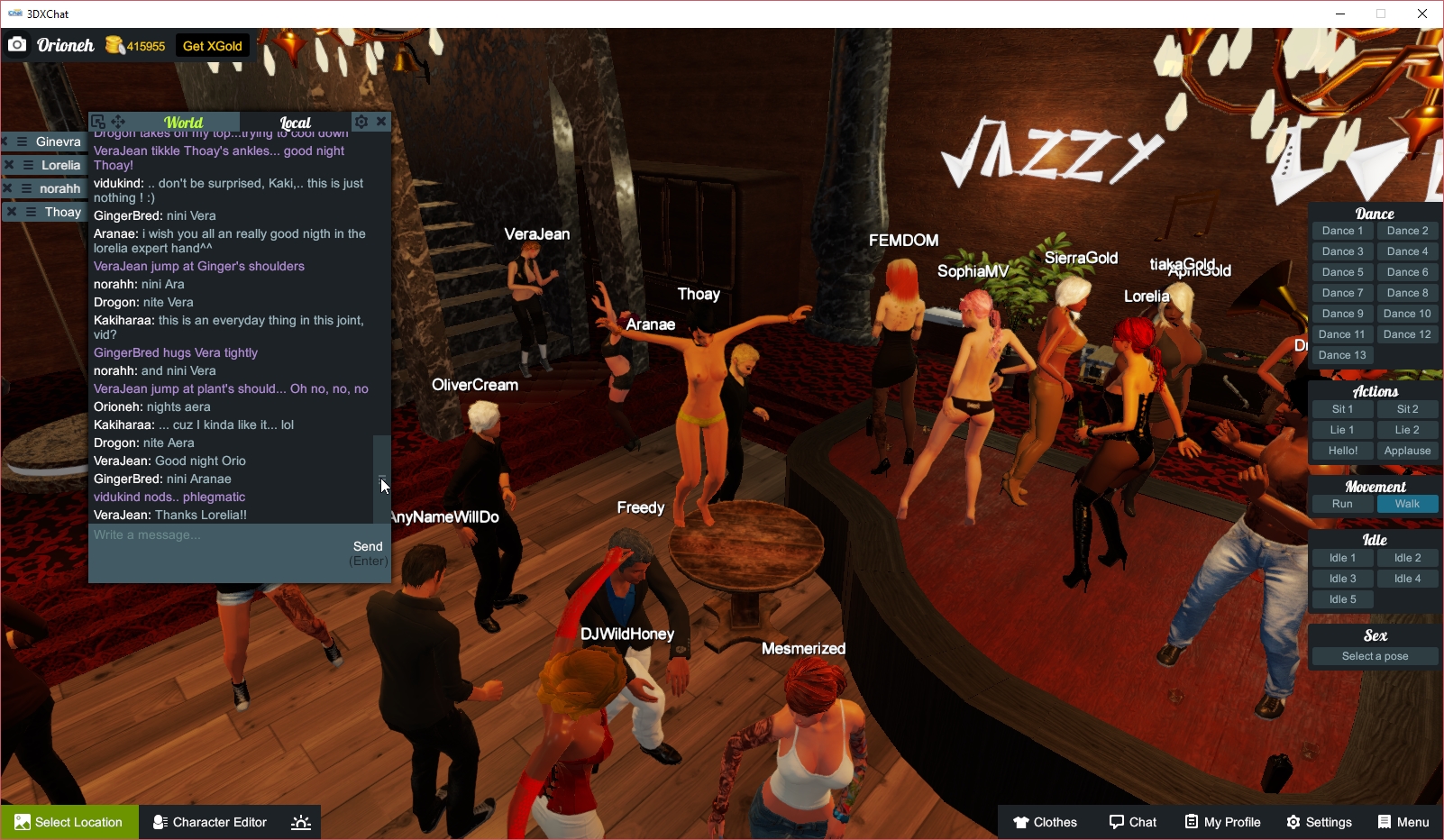This screenshot has width=1444, height=840.
Task: Enable Walk movement mode
Action: [x=1407, y=504]
